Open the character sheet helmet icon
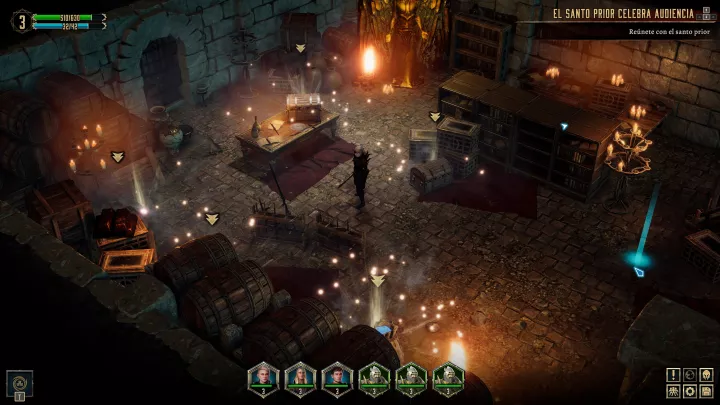The height and width of the screenshot is (405, 720). [706, 374]
